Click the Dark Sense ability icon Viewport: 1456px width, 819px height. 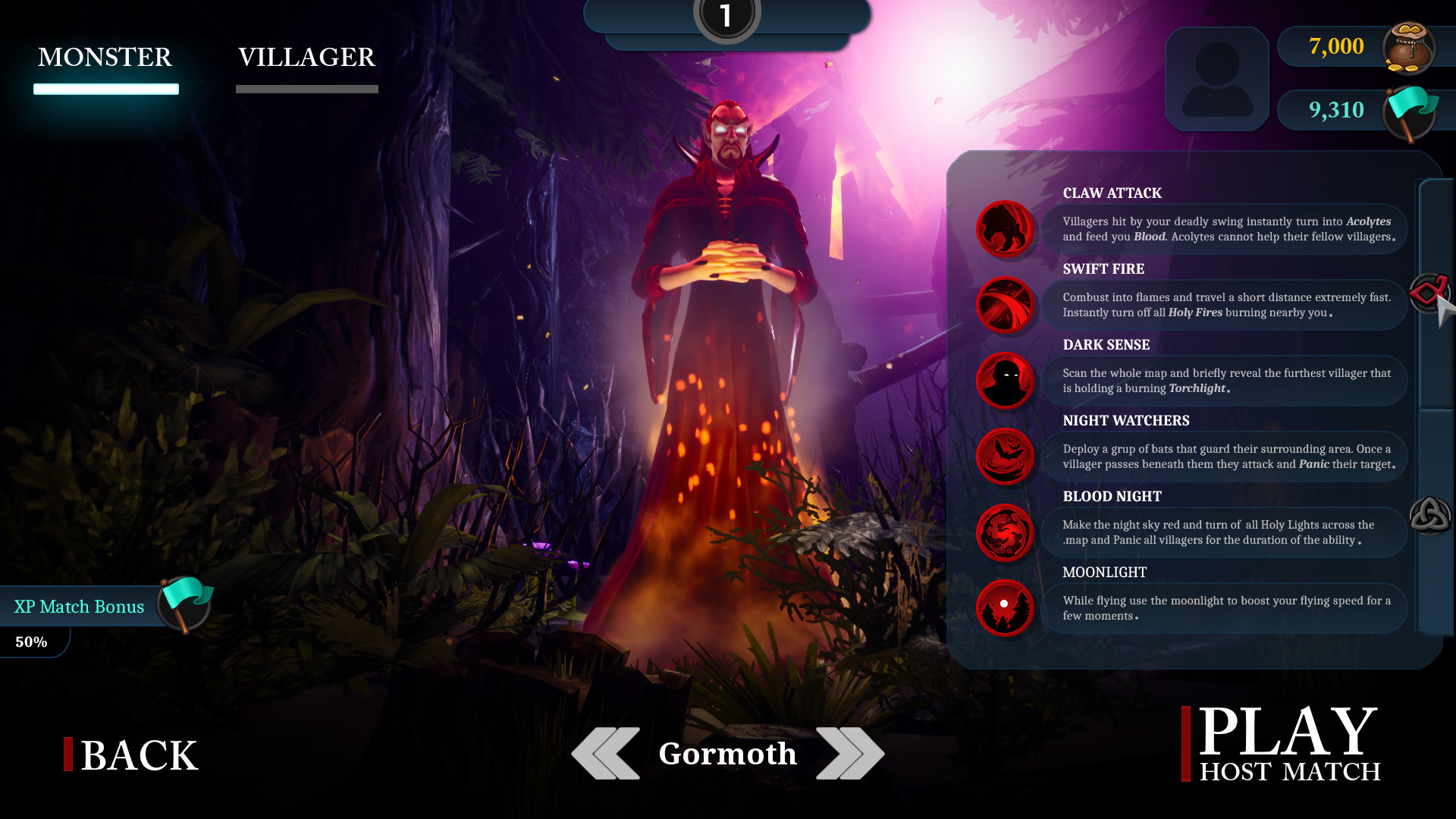(1005, 381)
